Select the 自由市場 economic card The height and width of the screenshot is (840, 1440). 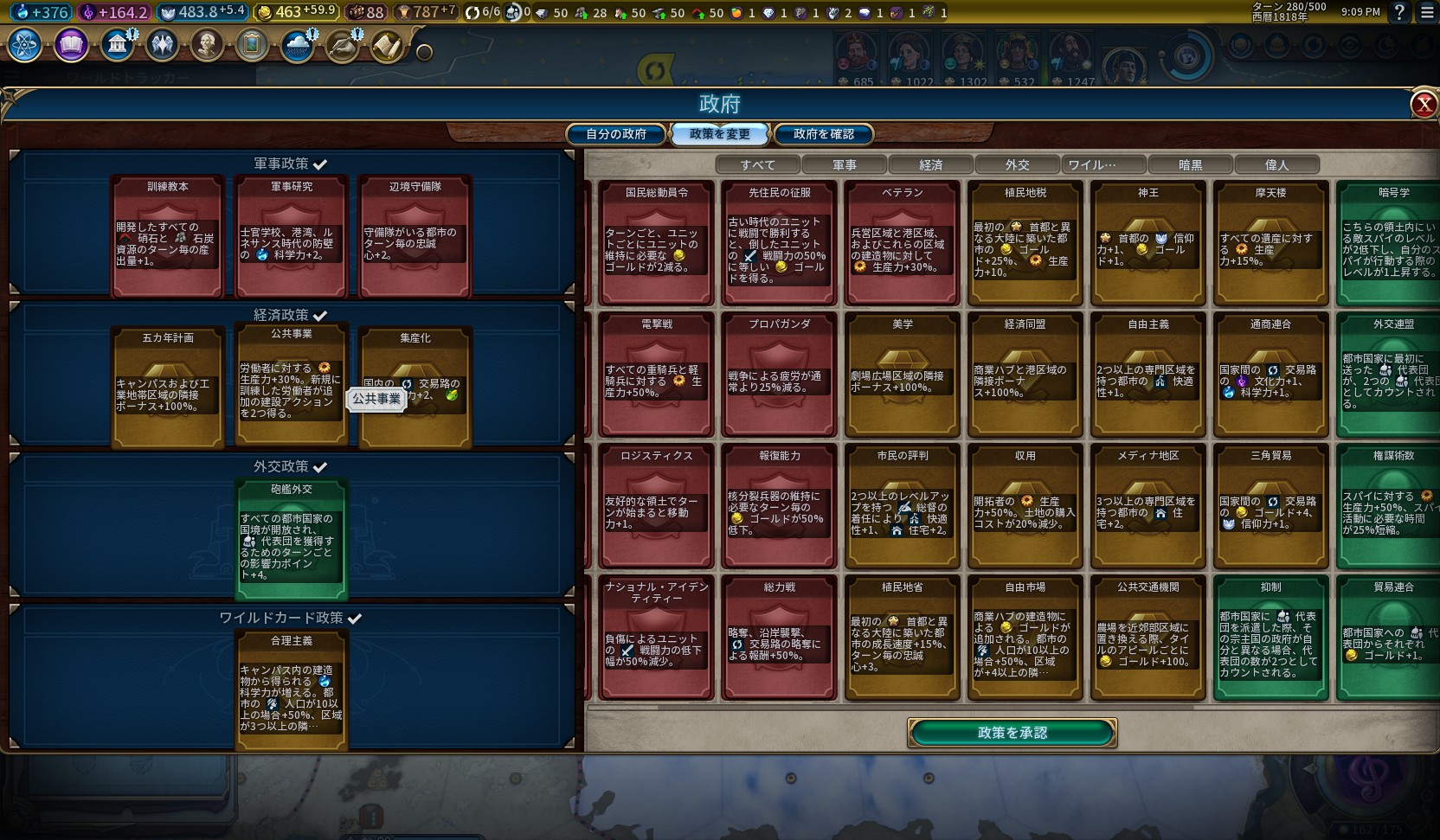(1025, 638)
